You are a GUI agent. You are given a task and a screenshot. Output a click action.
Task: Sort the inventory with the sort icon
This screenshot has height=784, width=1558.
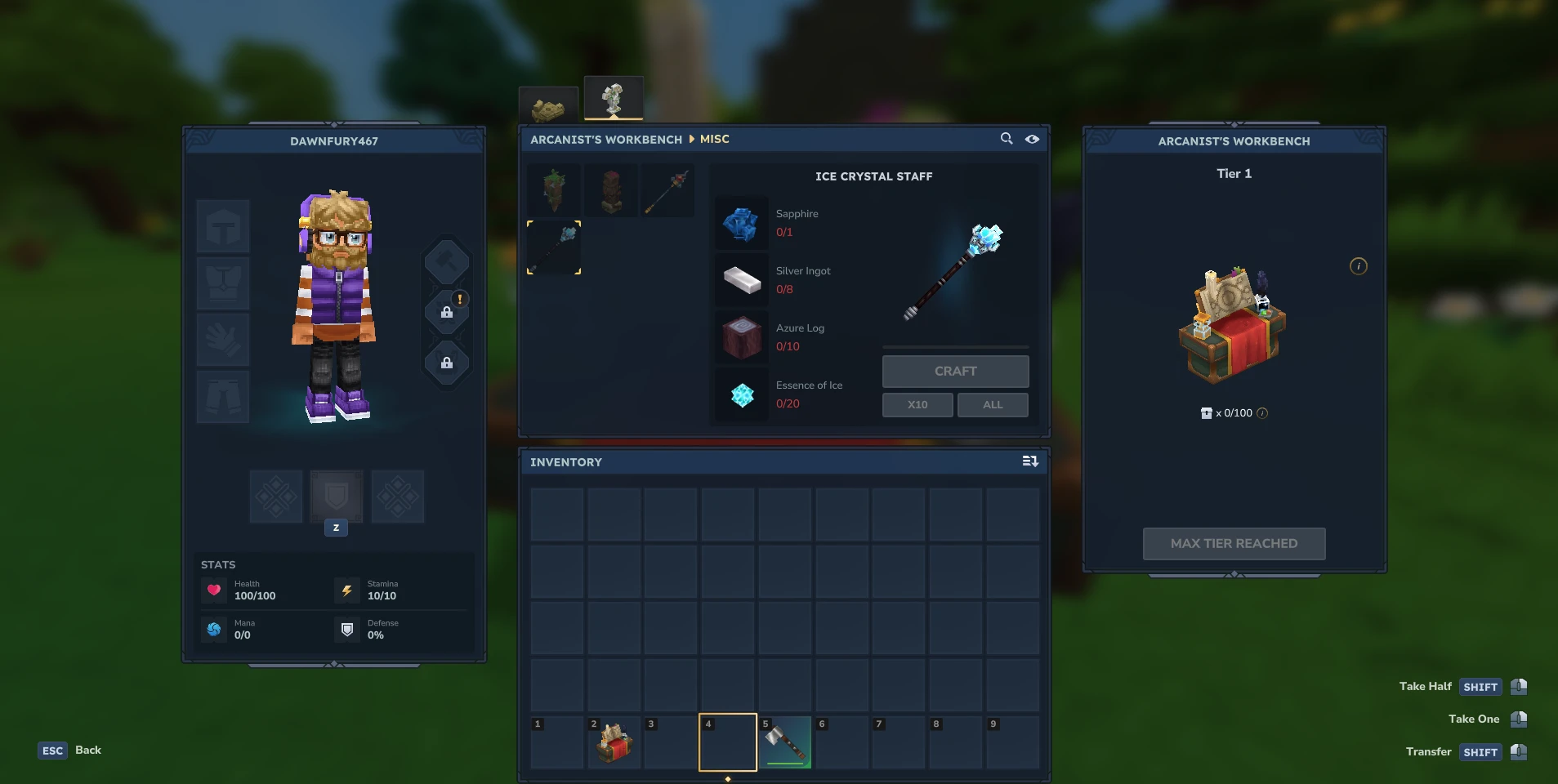pos(1031,461)
